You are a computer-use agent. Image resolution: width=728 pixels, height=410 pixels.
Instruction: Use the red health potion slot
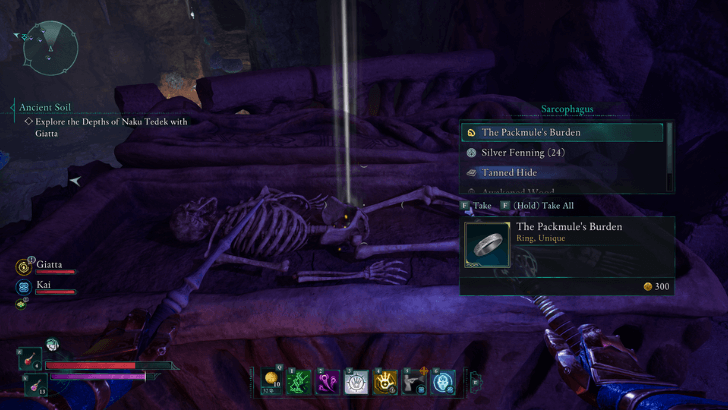29,359
